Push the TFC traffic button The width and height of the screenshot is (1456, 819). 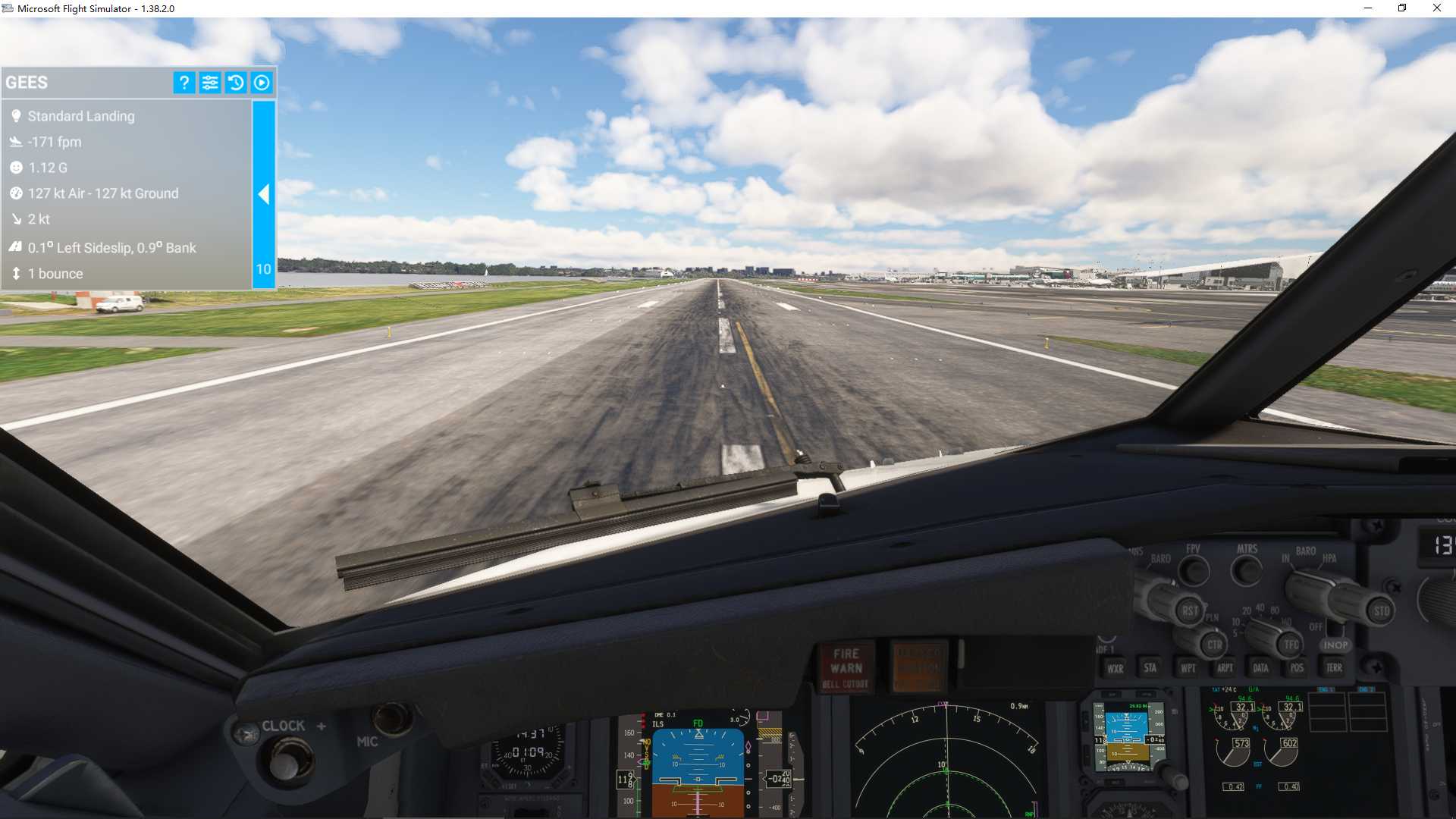point(1290,645)
